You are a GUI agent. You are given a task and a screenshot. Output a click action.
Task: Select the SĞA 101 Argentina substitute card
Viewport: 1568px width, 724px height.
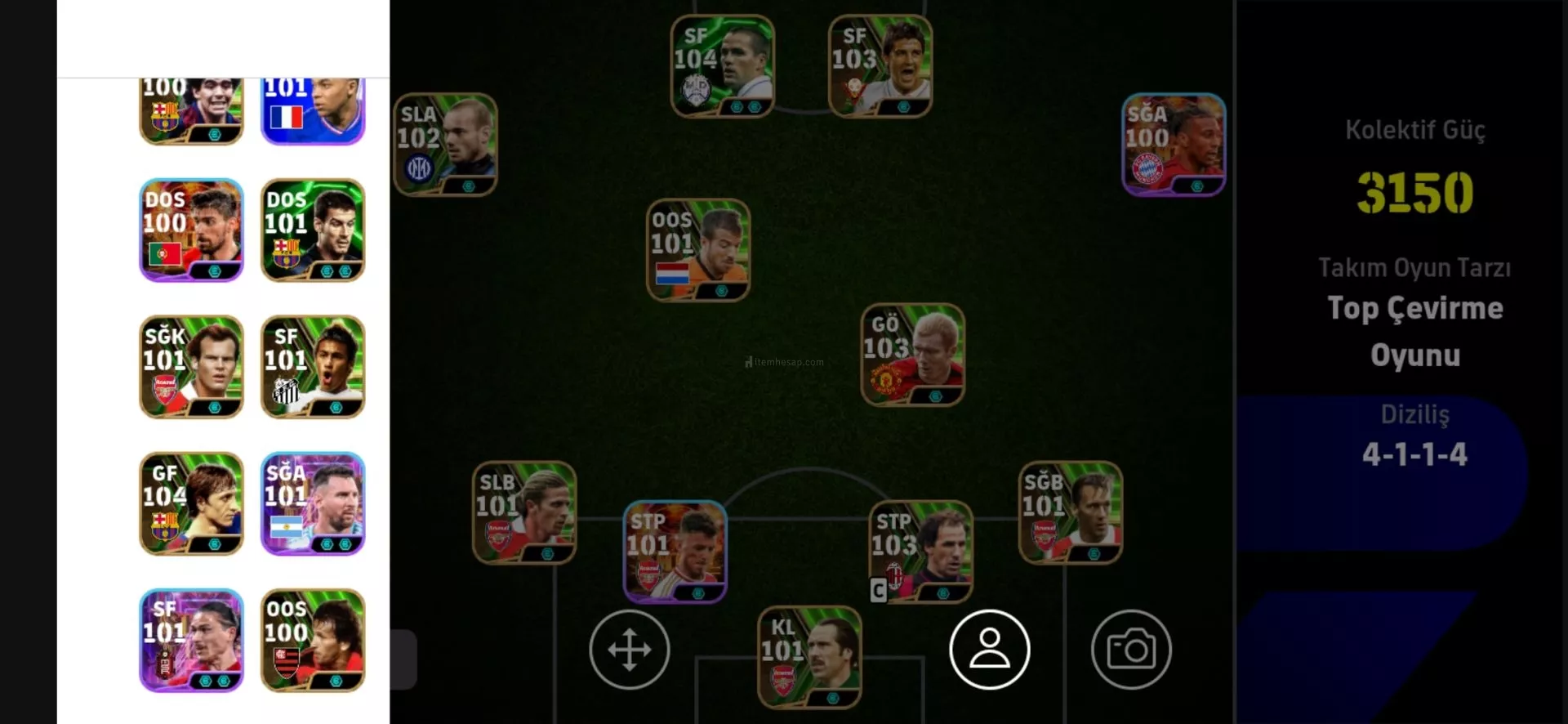pos(312,503)
